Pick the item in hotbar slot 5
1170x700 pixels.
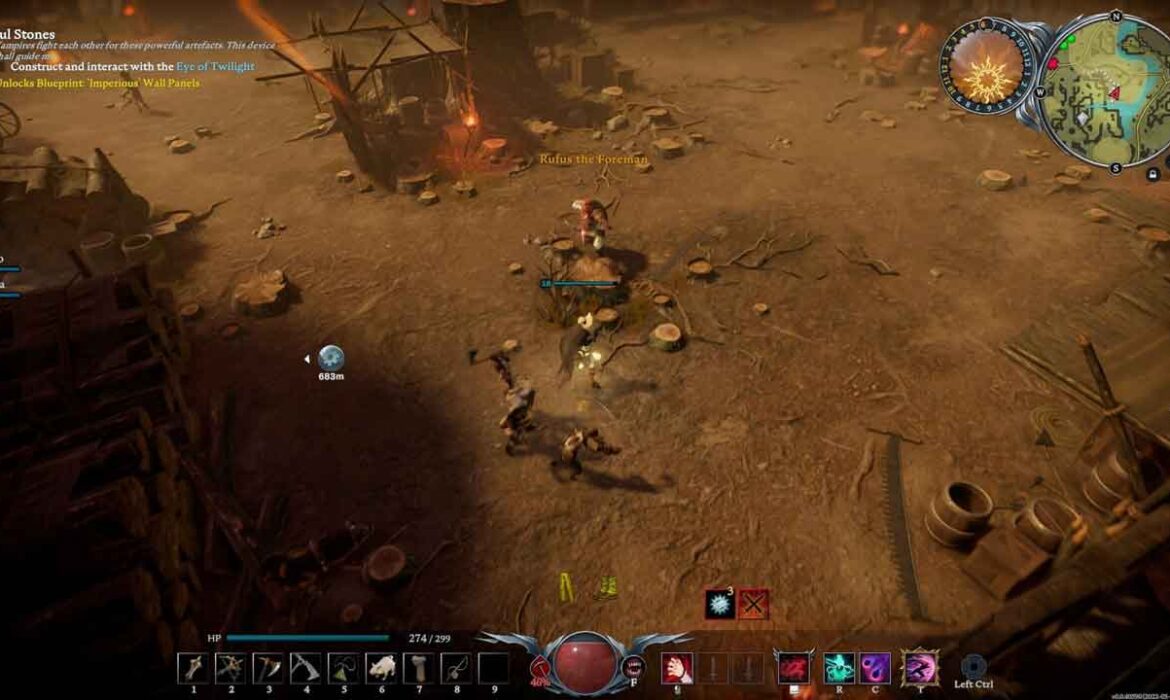[343, 667]
